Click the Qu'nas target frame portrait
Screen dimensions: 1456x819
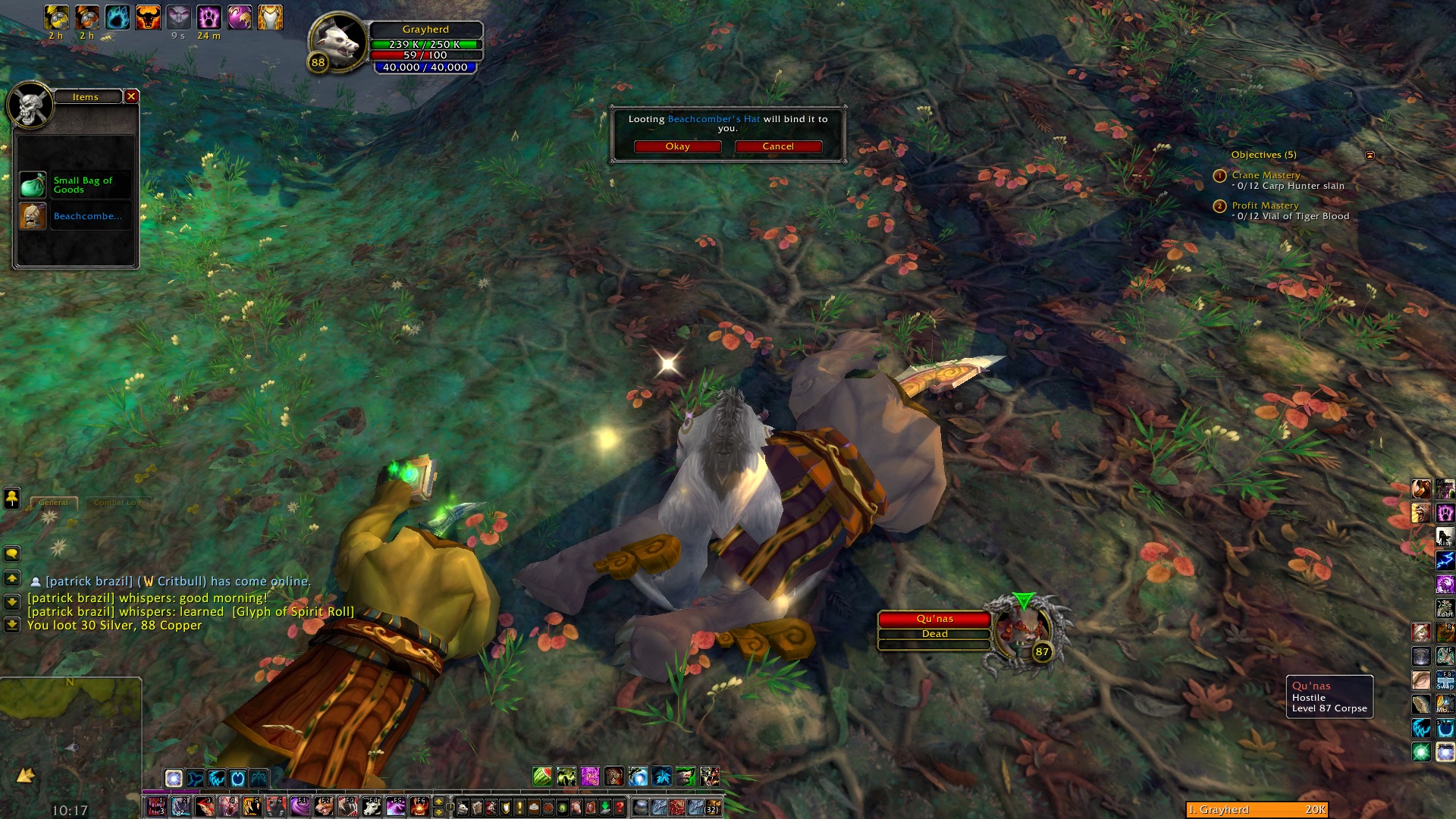click(1021, 635)
